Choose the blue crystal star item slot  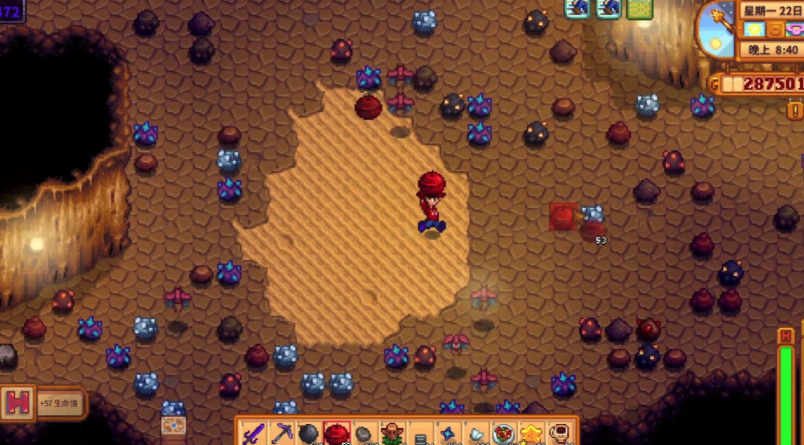click(448, 435)
